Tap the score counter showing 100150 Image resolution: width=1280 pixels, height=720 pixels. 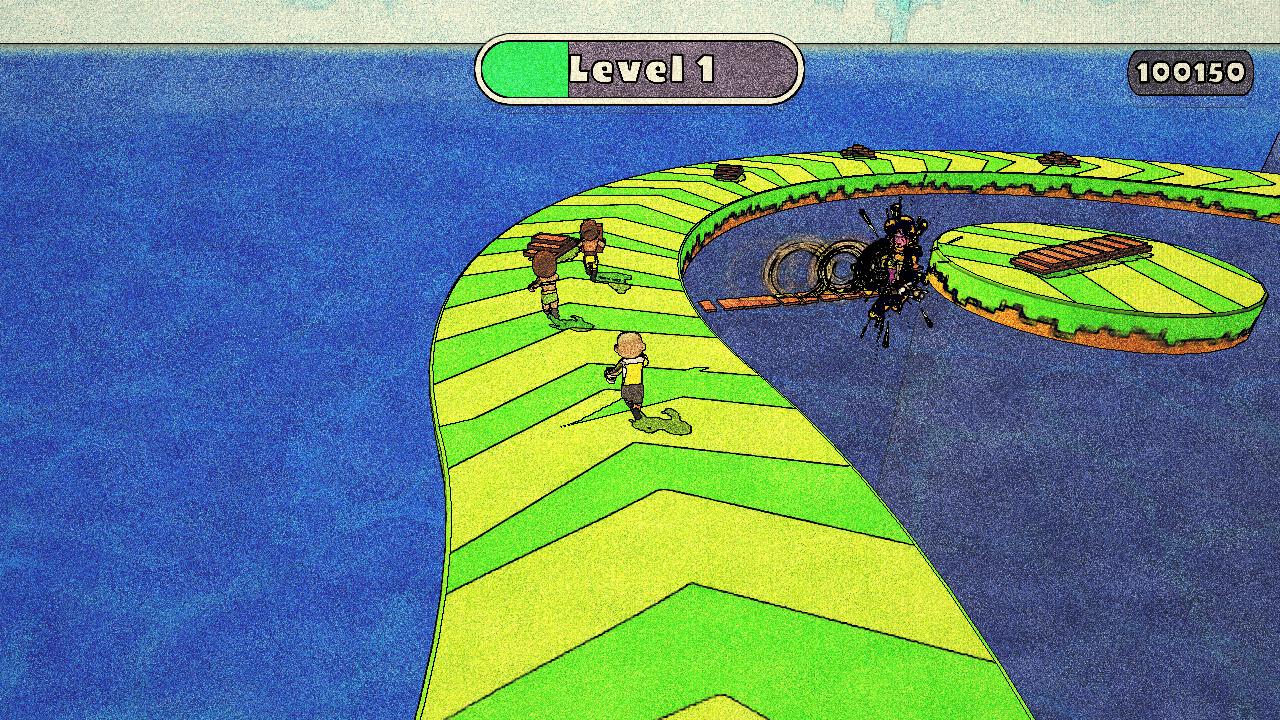[x=1190, y=70]
